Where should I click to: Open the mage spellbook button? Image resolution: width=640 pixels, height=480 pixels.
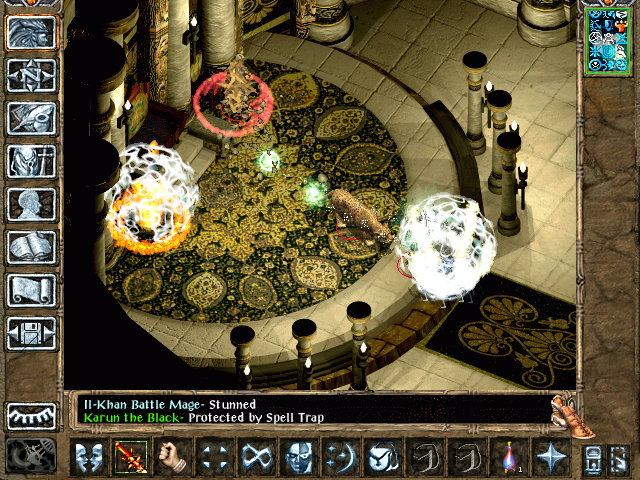click(x=31, y=247)
